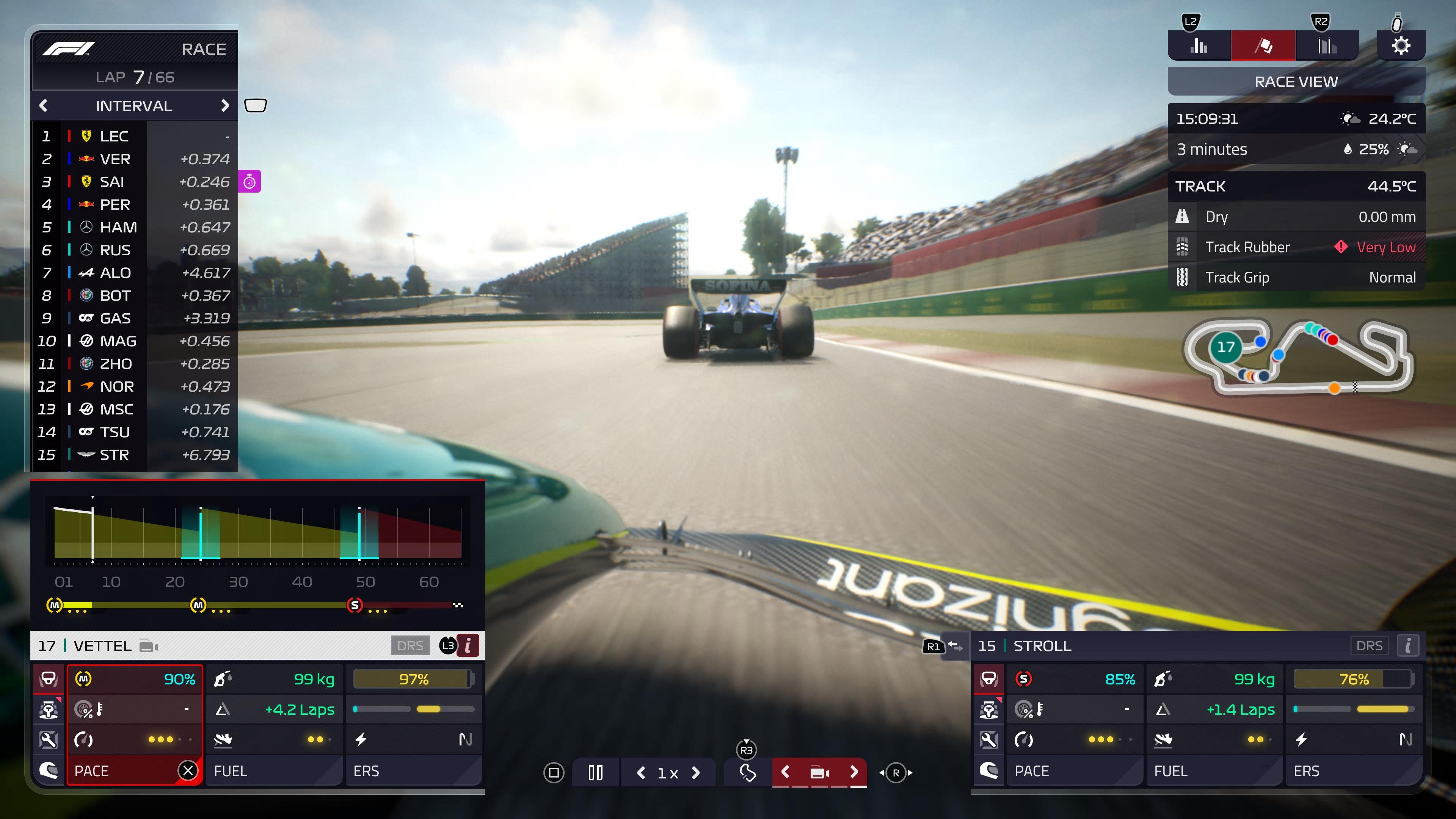Close the PACE panel with the X button
This screenshot has height=819, width=1456.
pyautogui.click(x=188, y=770)
